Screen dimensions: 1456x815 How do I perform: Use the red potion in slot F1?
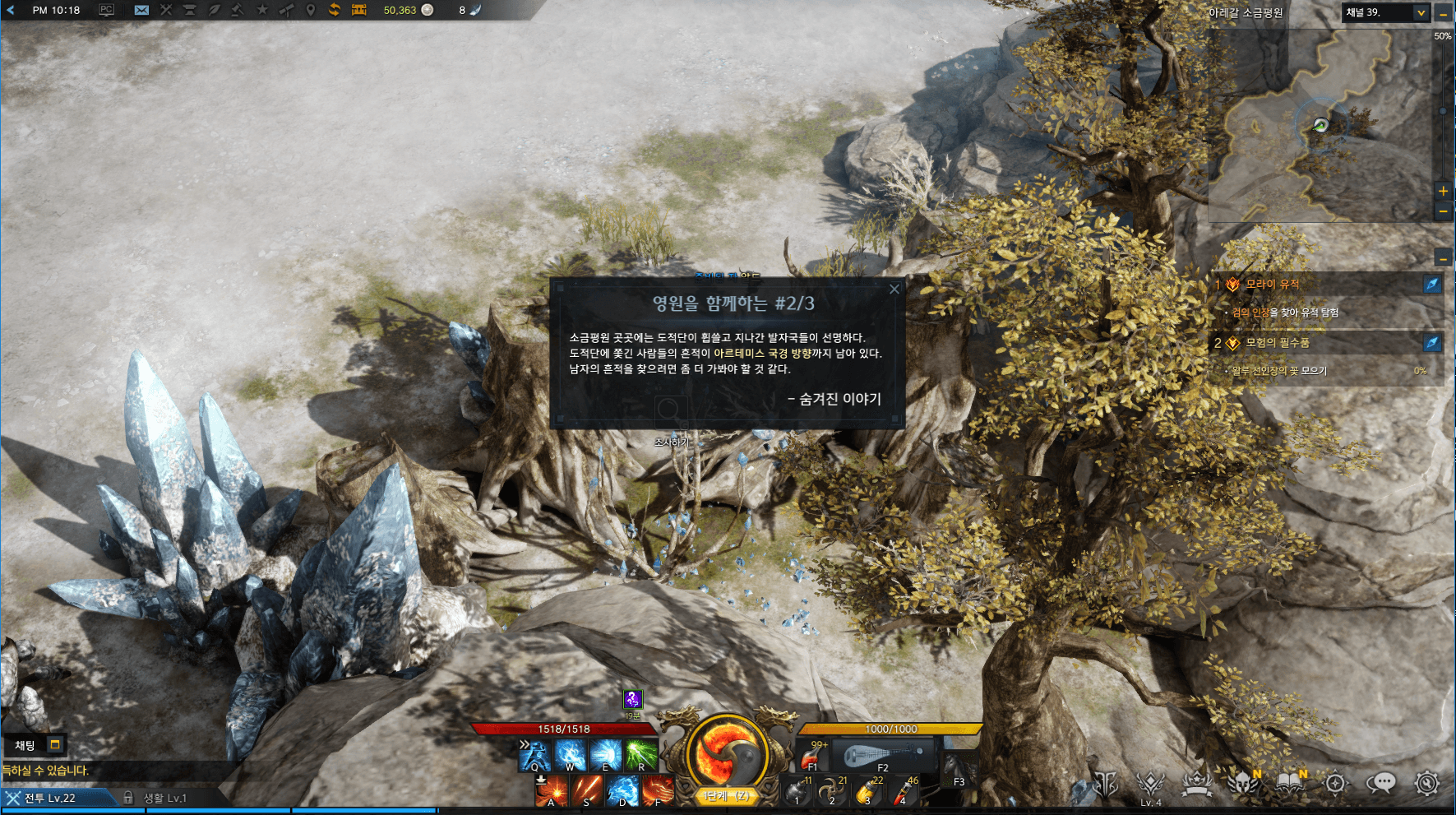(x=813, y=755)
